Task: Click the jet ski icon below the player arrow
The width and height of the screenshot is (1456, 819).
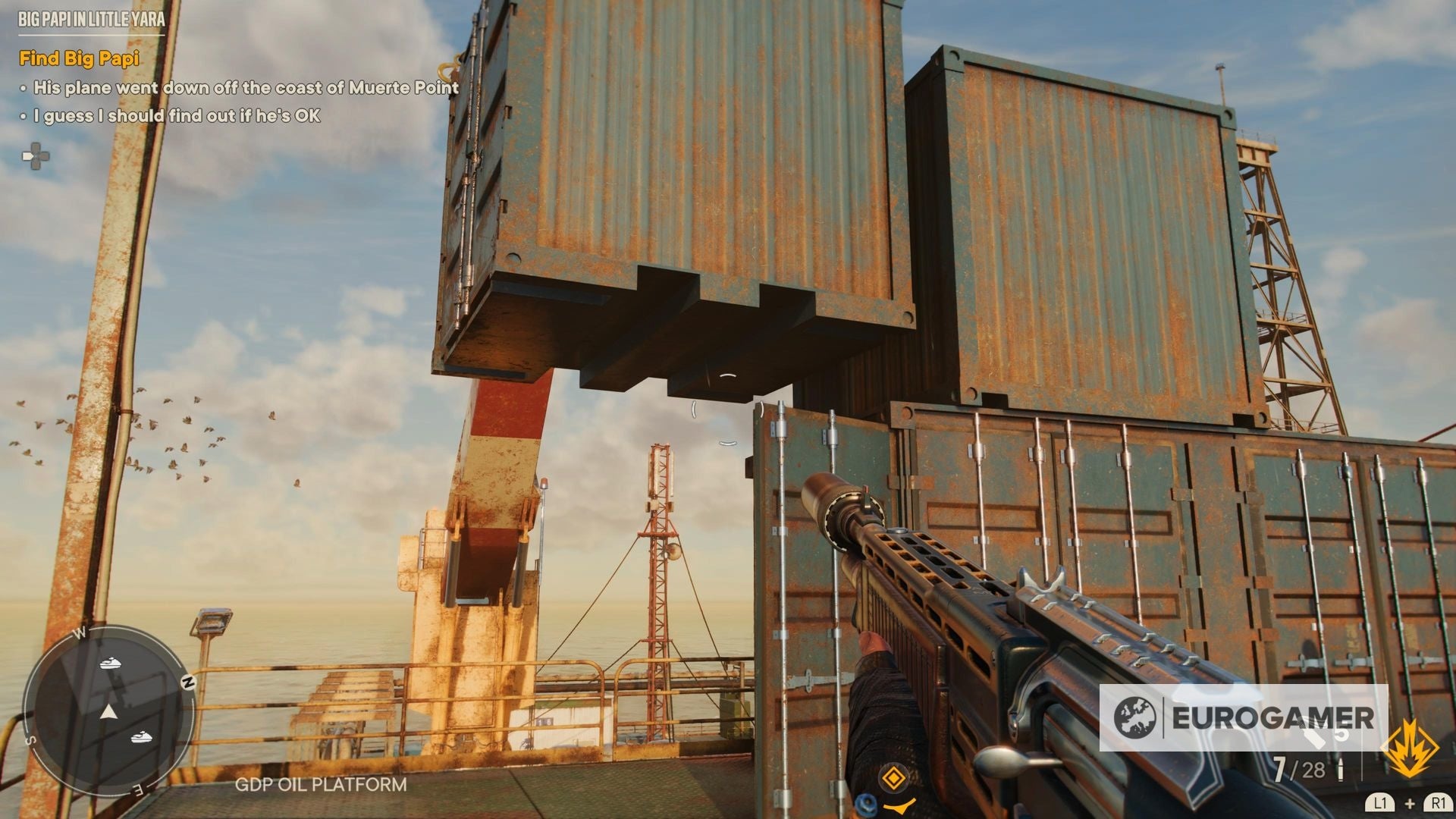Action: click(x=141, y=737)
